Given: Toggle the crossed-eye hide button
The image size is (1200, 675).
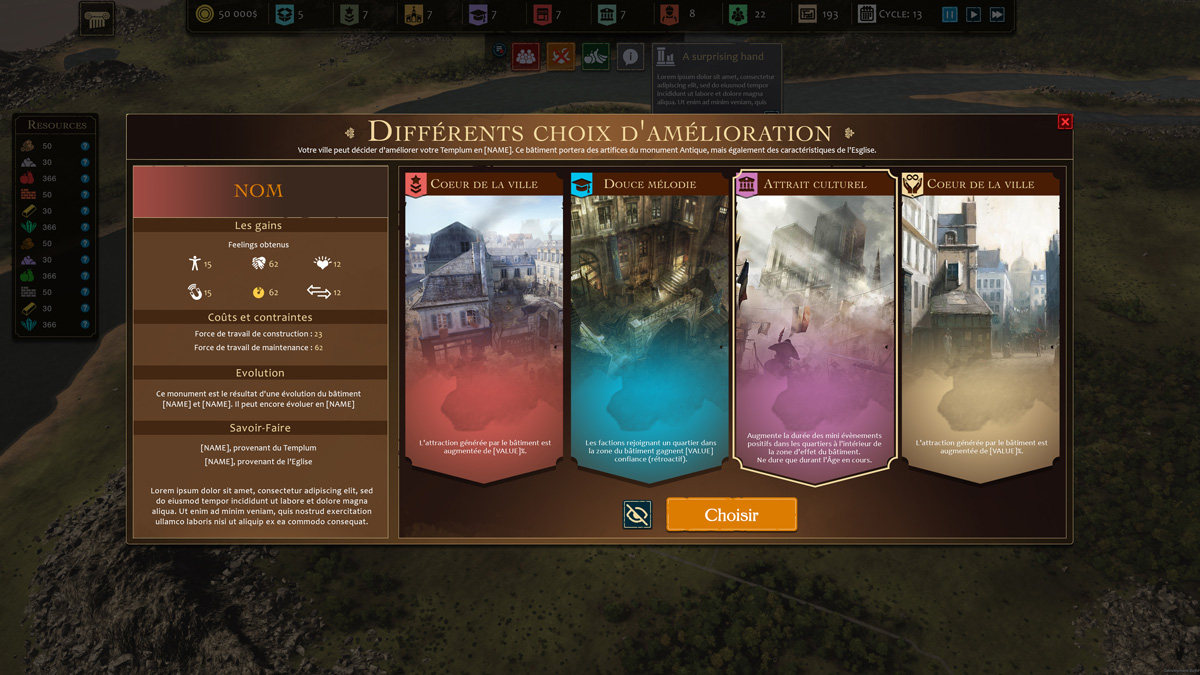Looking at the screenshot, I should 637,514.
